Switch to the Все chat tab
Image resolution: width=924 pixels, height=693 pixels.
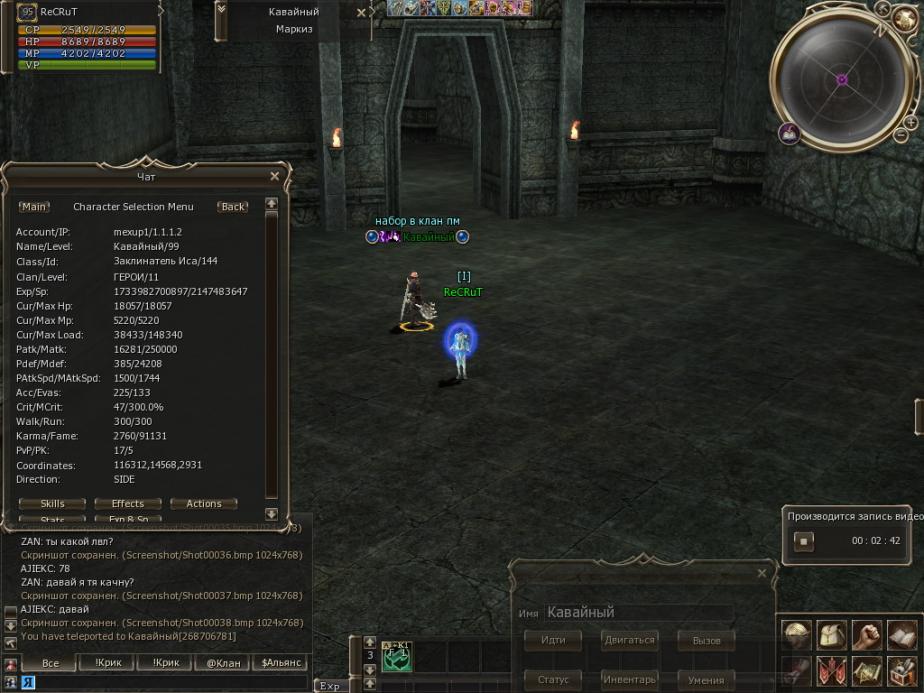click(x=50, y=663)
